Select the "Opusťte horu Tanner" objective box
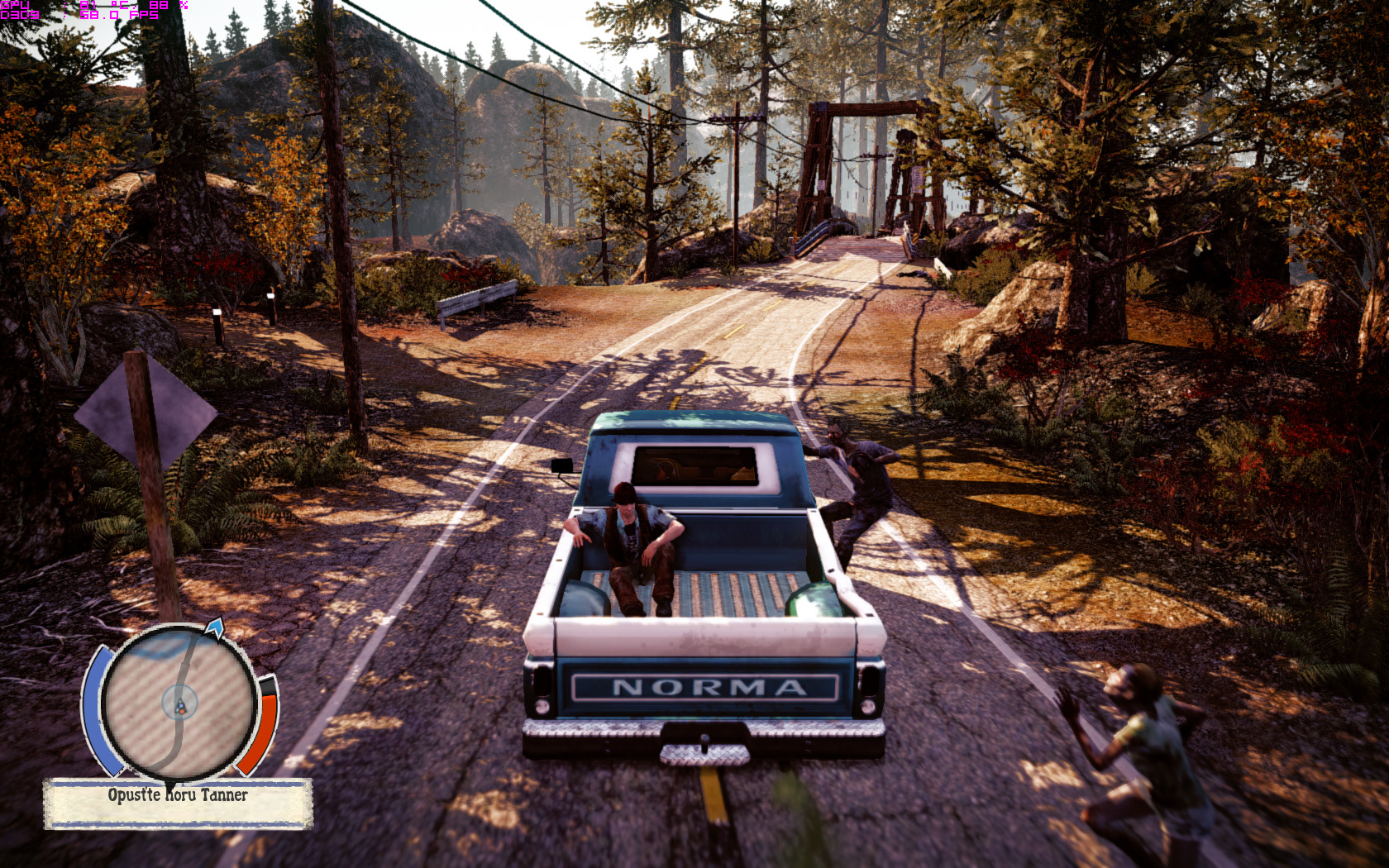The width and height of the screenshot is (1389, 868). (178, 802)
